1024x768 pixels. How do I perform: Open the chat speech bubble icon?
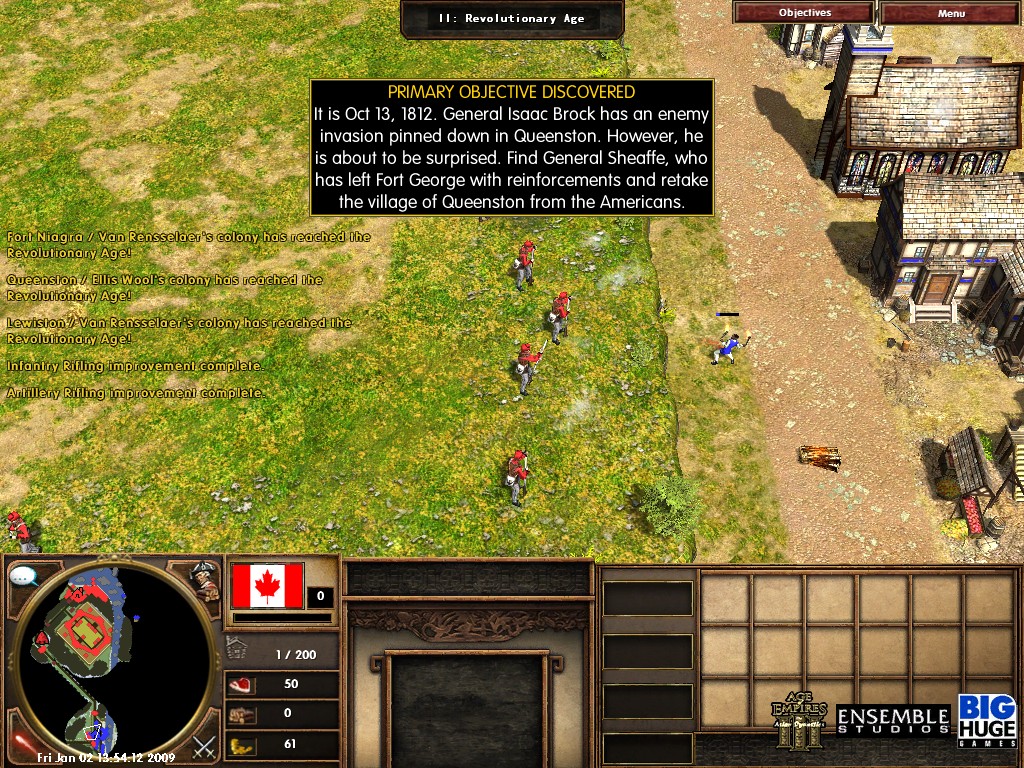coord(24,577)
